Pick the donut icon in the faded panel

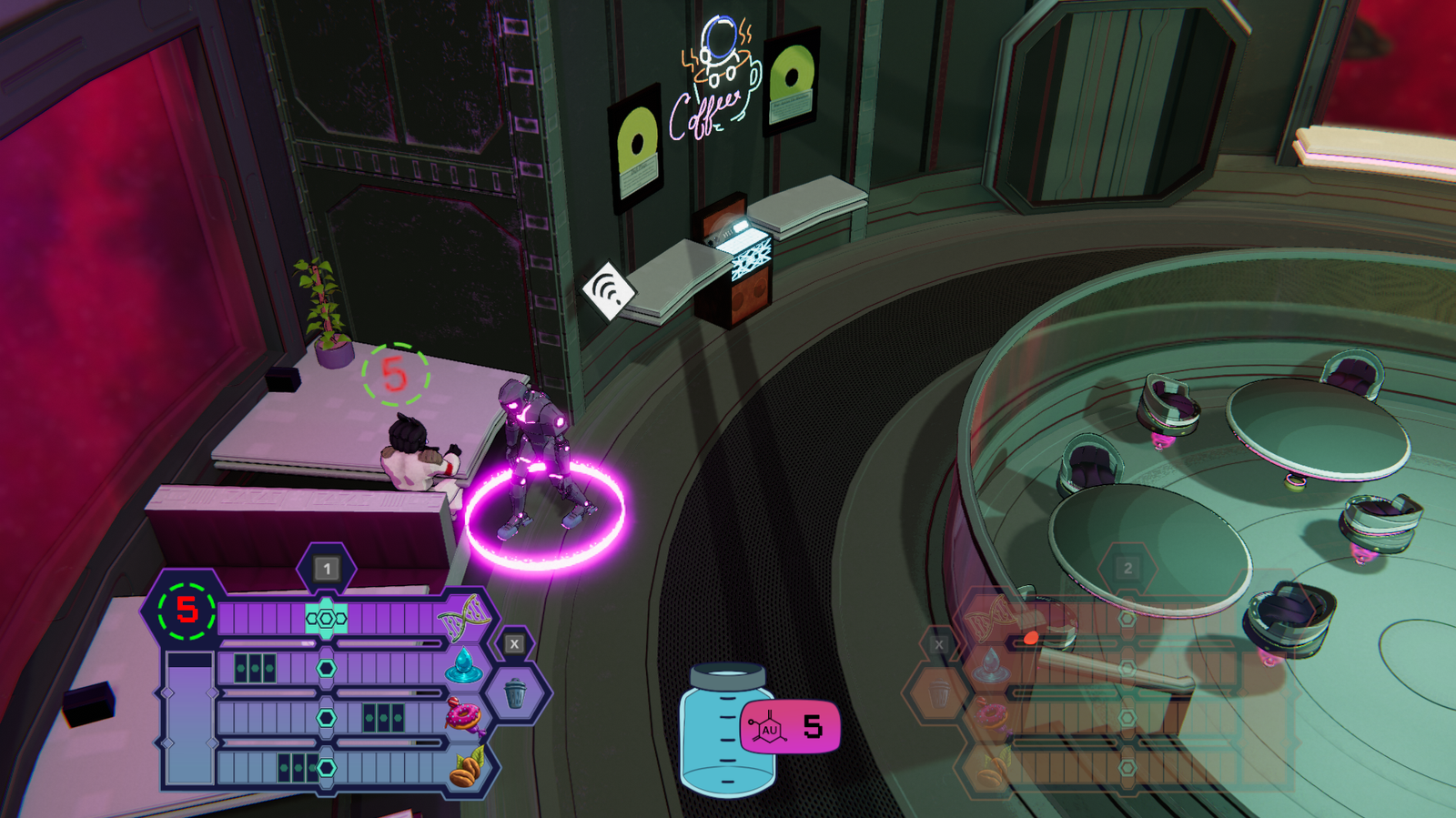coord(991,717)
